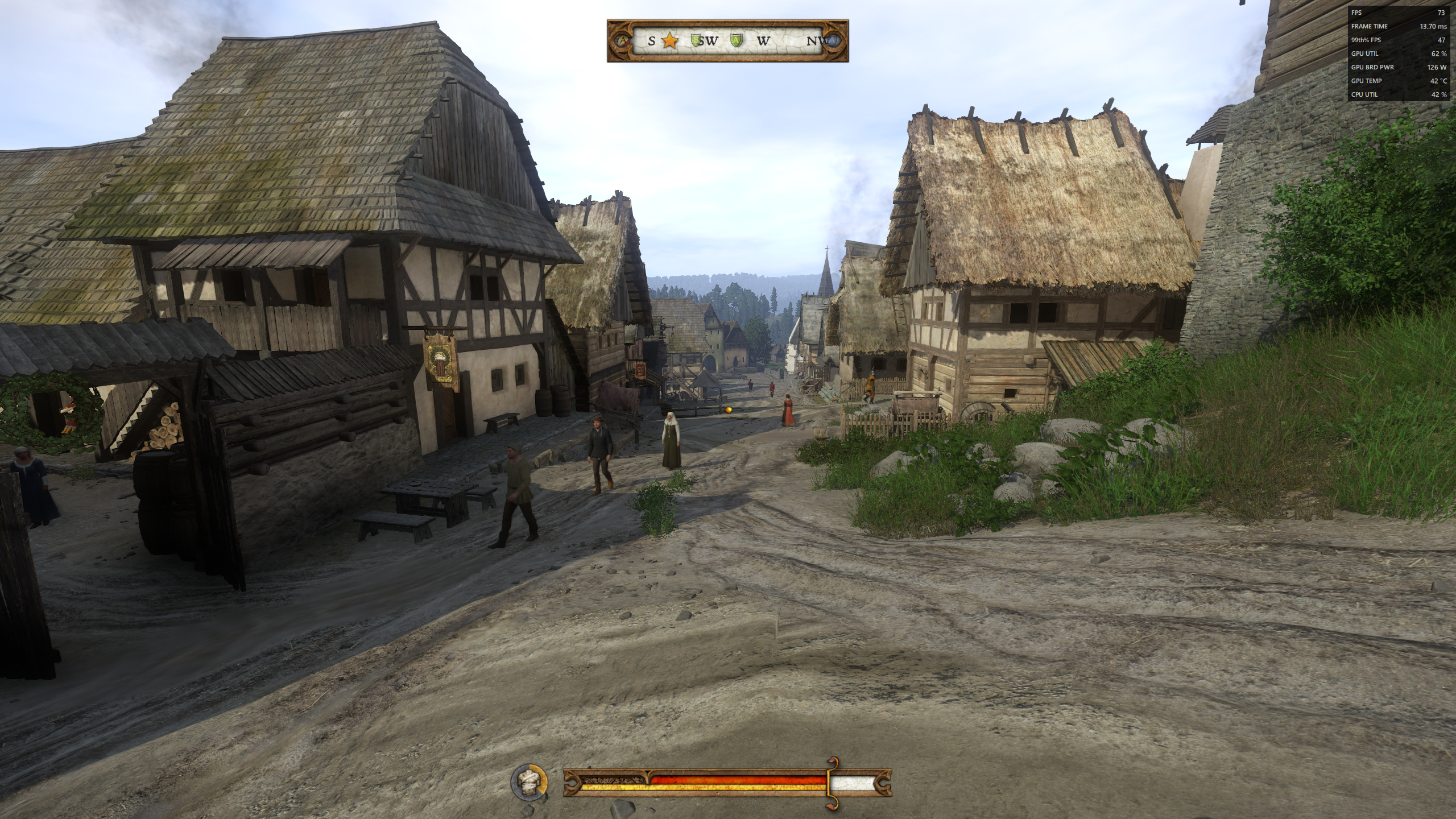Click the gold star marker on the compass
The width and height of the screenshot is (1456, 819).
670,41
